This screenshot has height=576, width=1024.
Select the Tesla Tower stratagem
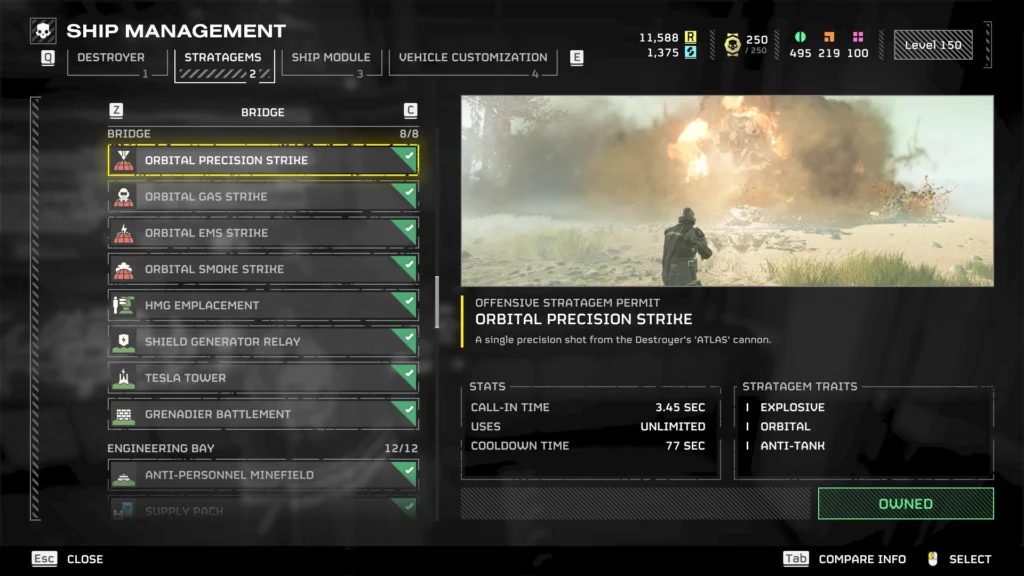coord(263,378)
